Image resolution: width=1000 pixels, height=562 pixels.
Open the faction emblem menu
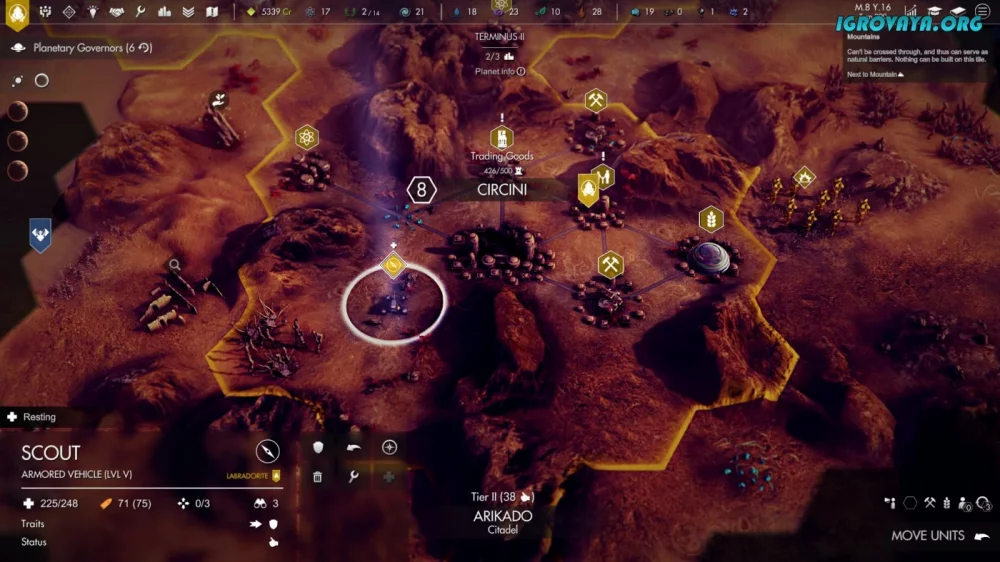coord(17,13)
